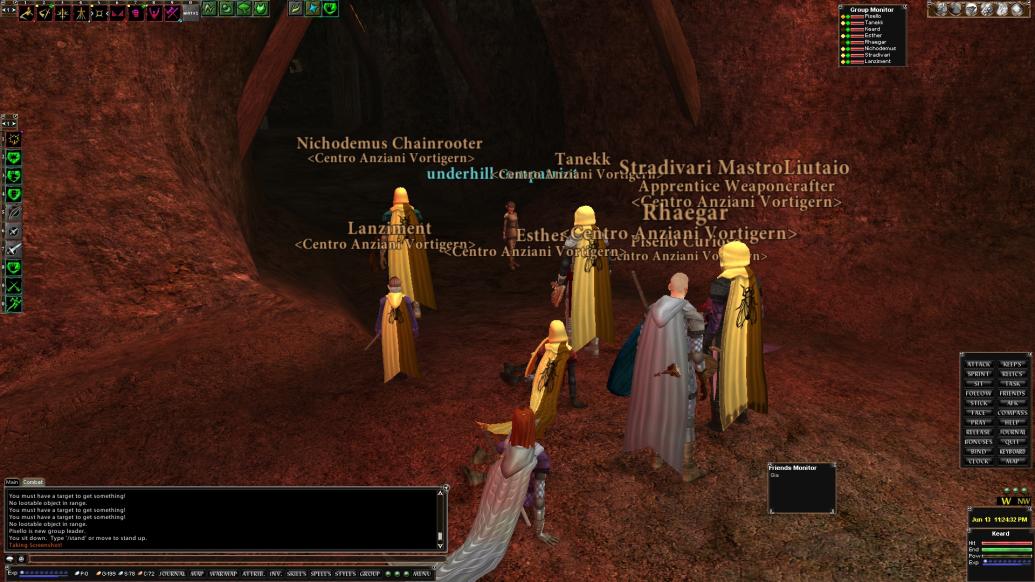Screen dimensions: 1035x582
Task: Click the Quit command button
Action: pos(1012,441)
